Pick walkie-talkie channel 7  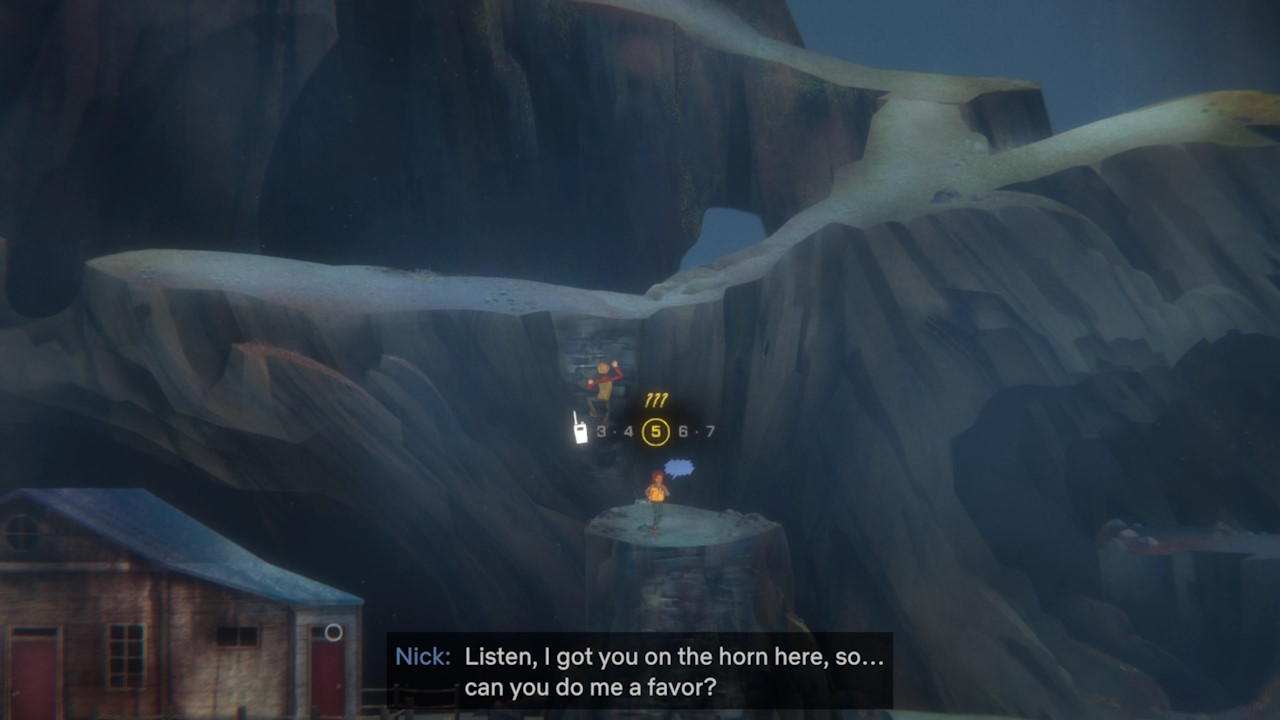(710, 432)
